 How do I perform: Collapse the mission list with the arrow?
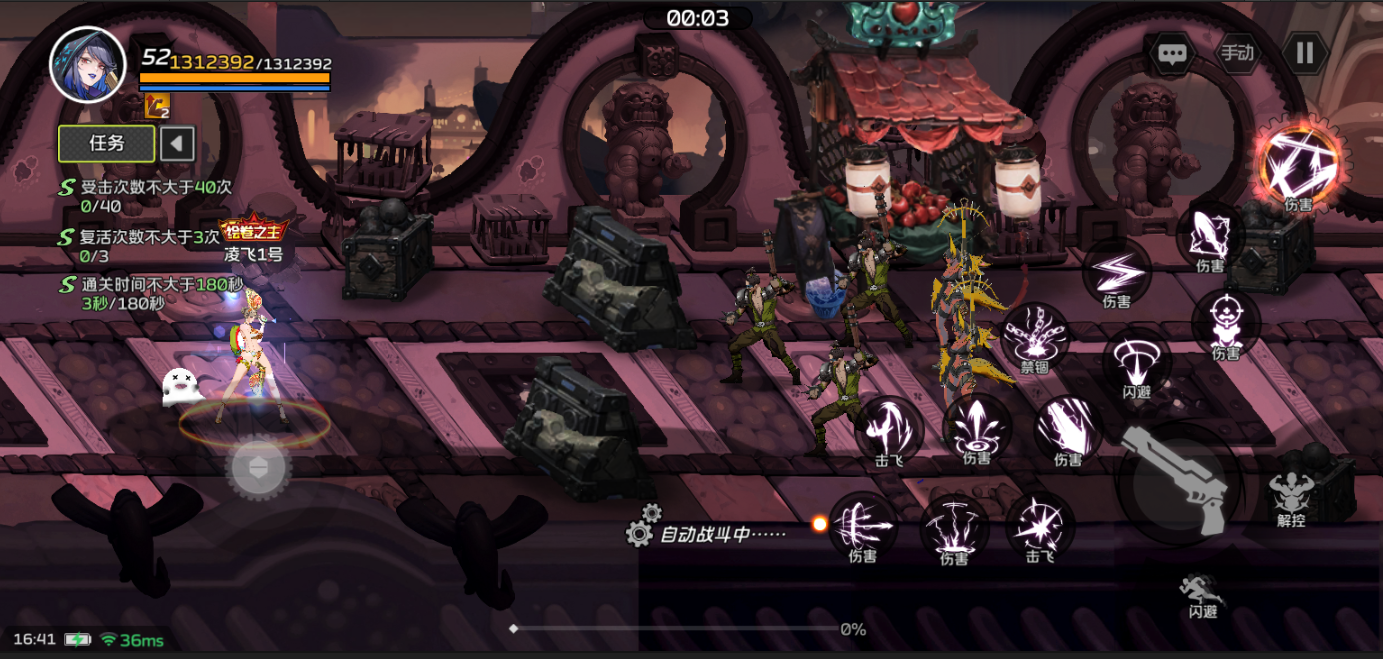tap(177, 143)
